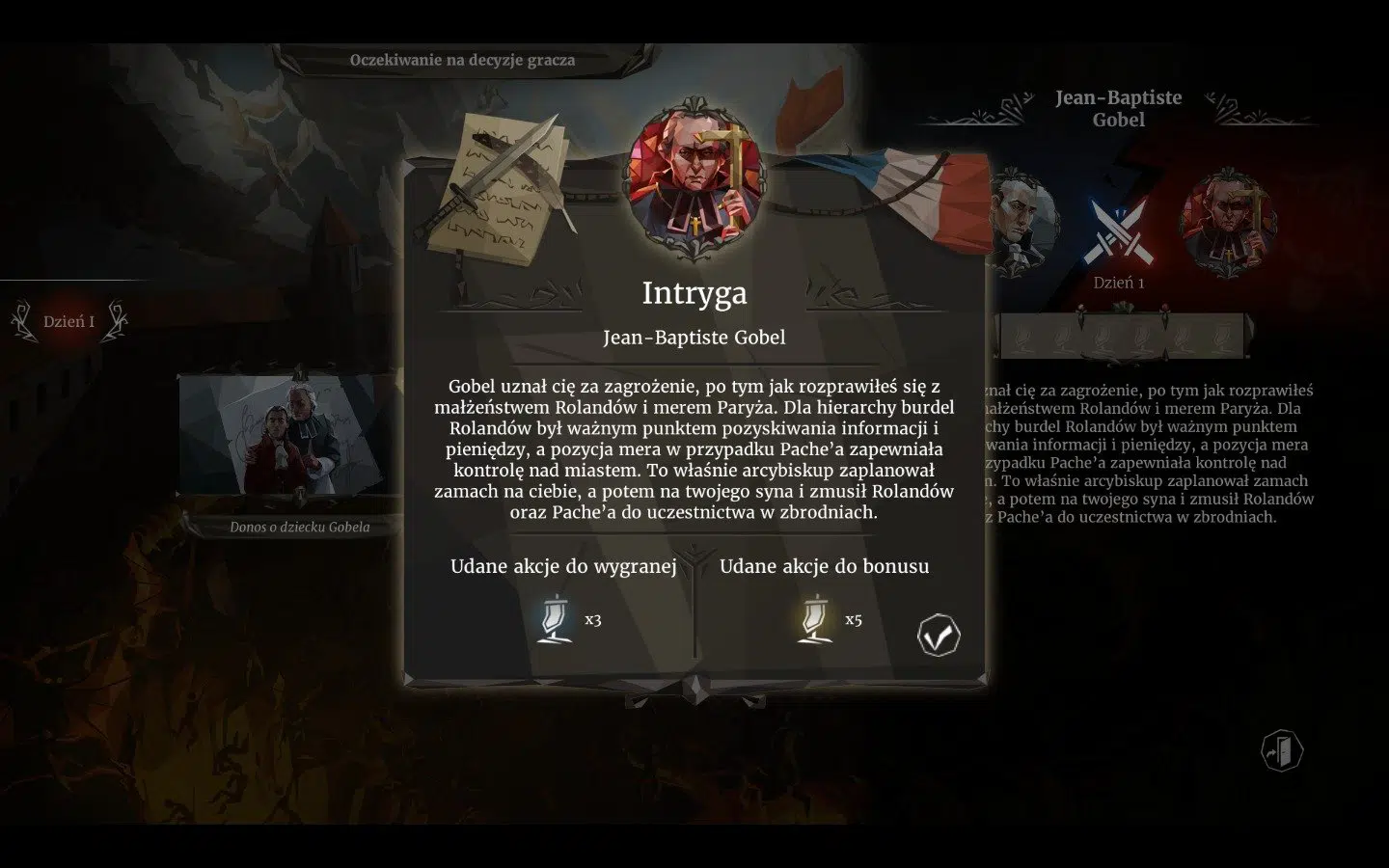Select Gobel's portrait atop the Intryga dialog

[696, 177]
